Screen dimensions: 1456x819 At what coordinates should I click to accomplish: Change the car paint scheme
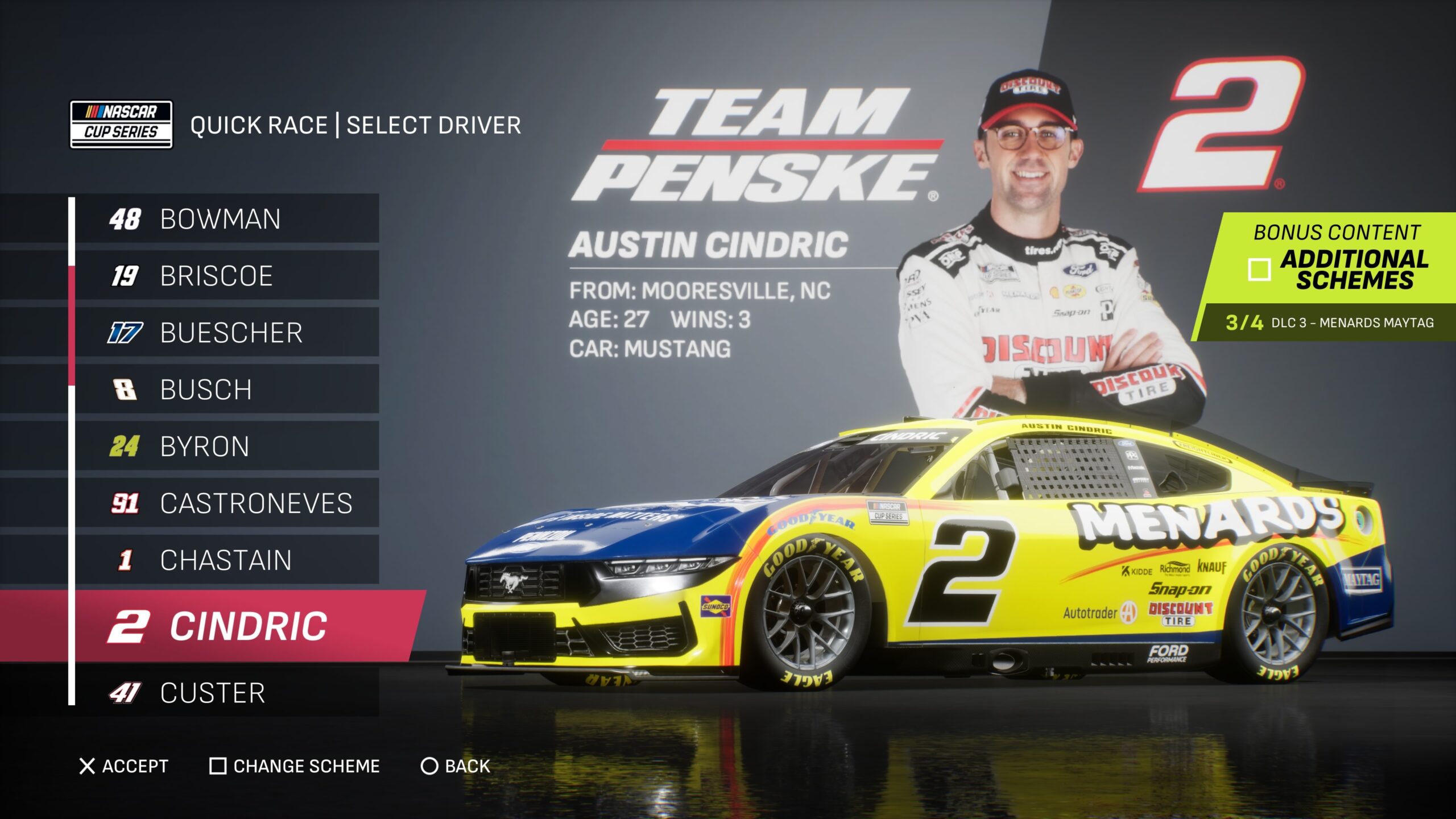click(295, 766)
